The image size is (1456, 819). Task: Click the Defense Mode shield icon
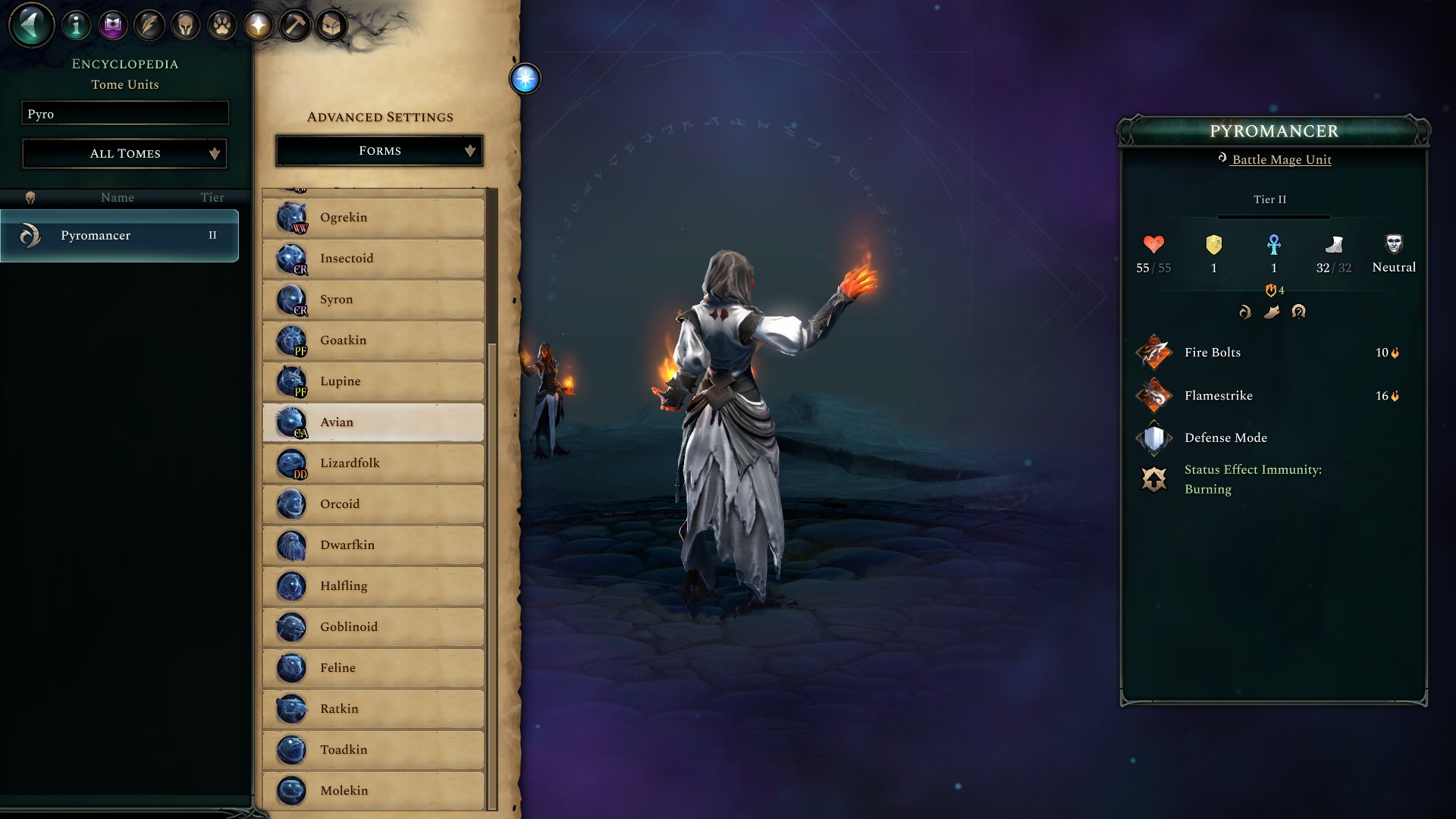click(x=1154, y=438)
